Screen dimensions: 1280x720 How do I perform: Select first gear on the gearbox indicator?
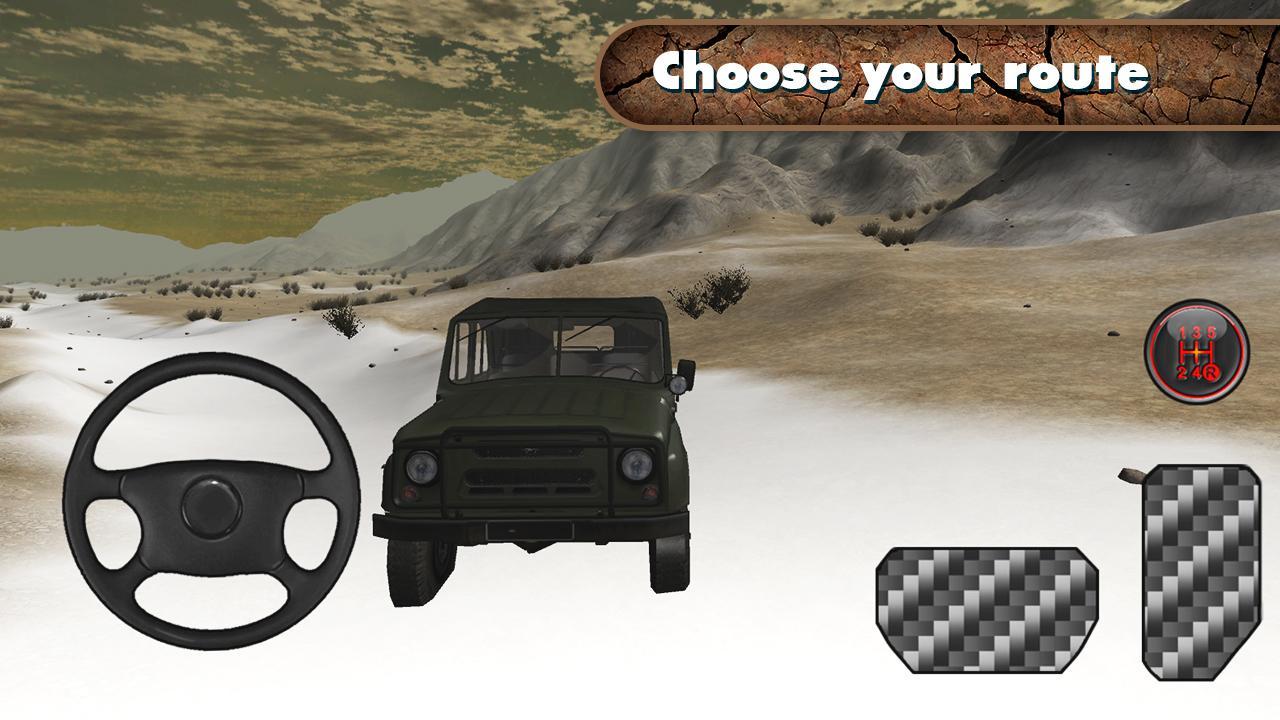[x=1181, y=332]
